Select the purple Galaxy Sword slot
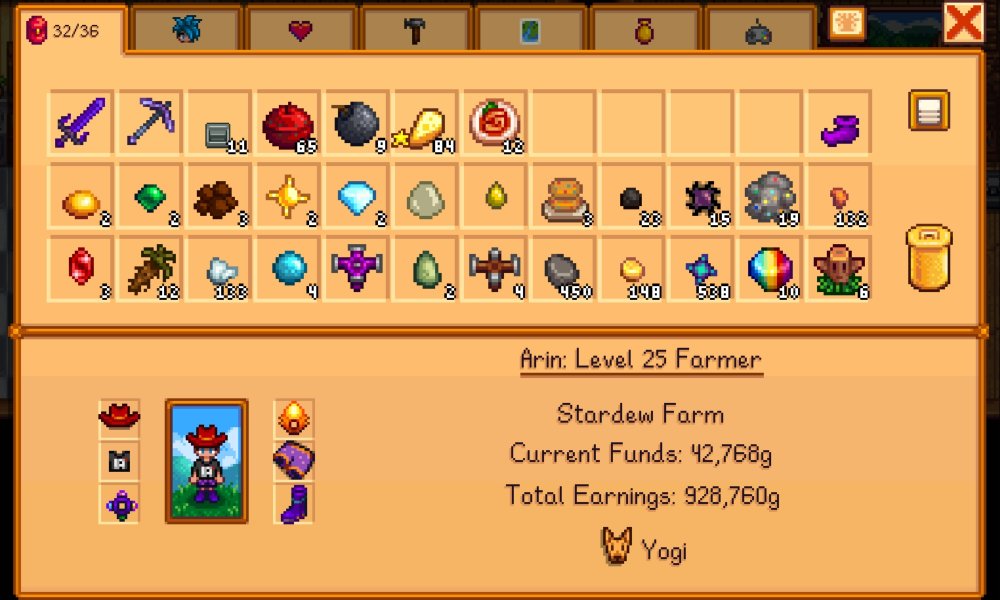The width and height of the screenshot is (1000, 600). (80, 123)
